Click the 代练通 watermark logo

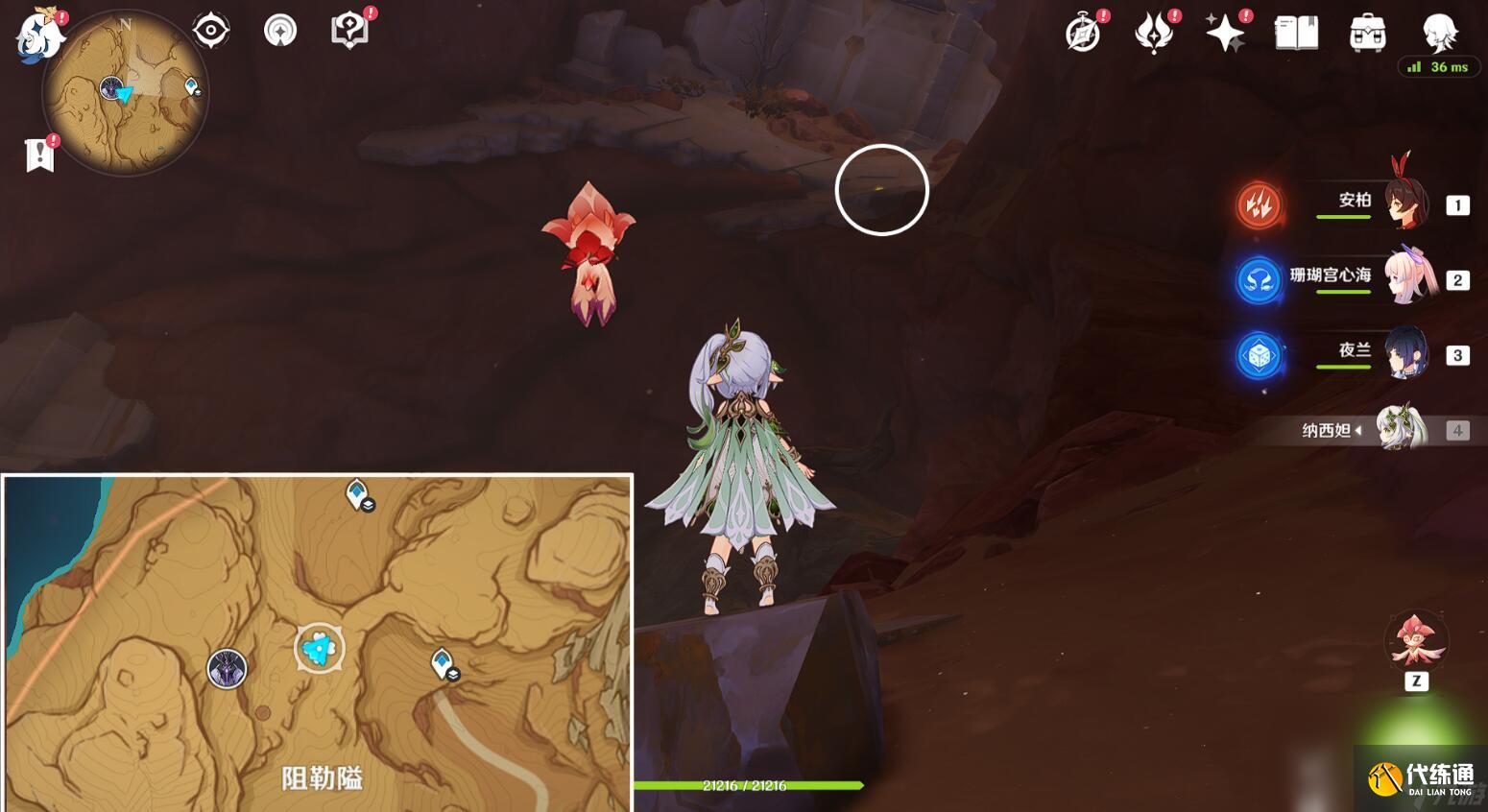[1422, 777]
